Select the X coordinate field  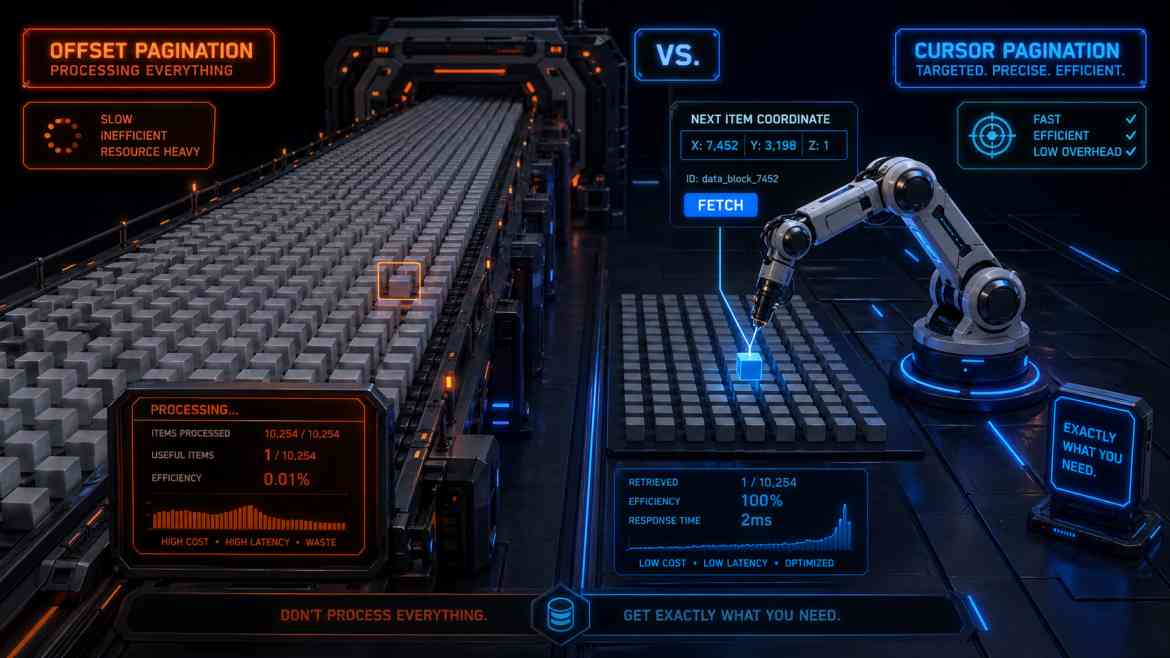714,146
